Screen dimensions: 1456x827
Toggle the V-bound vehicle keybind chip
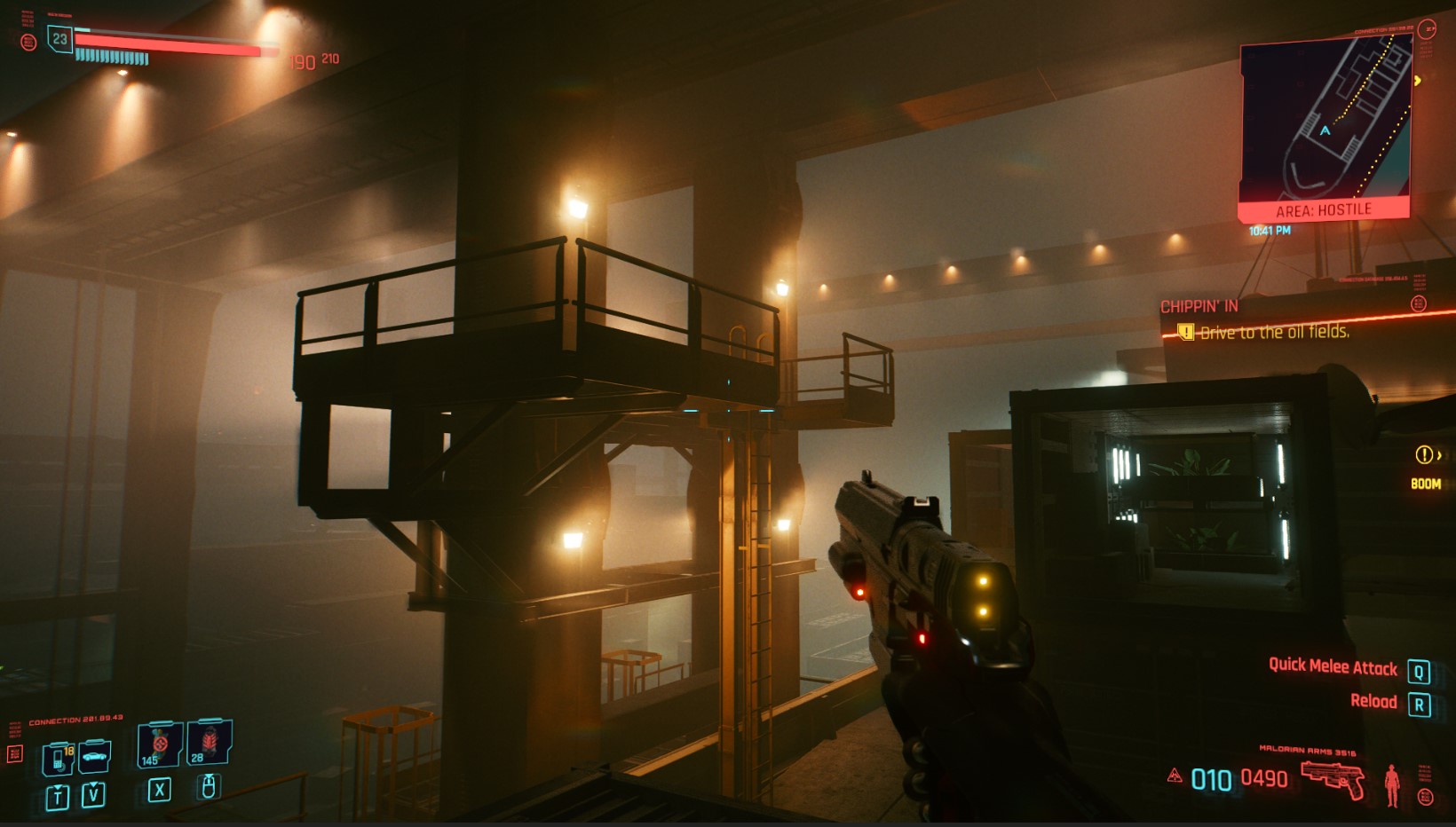pos(94,796)
